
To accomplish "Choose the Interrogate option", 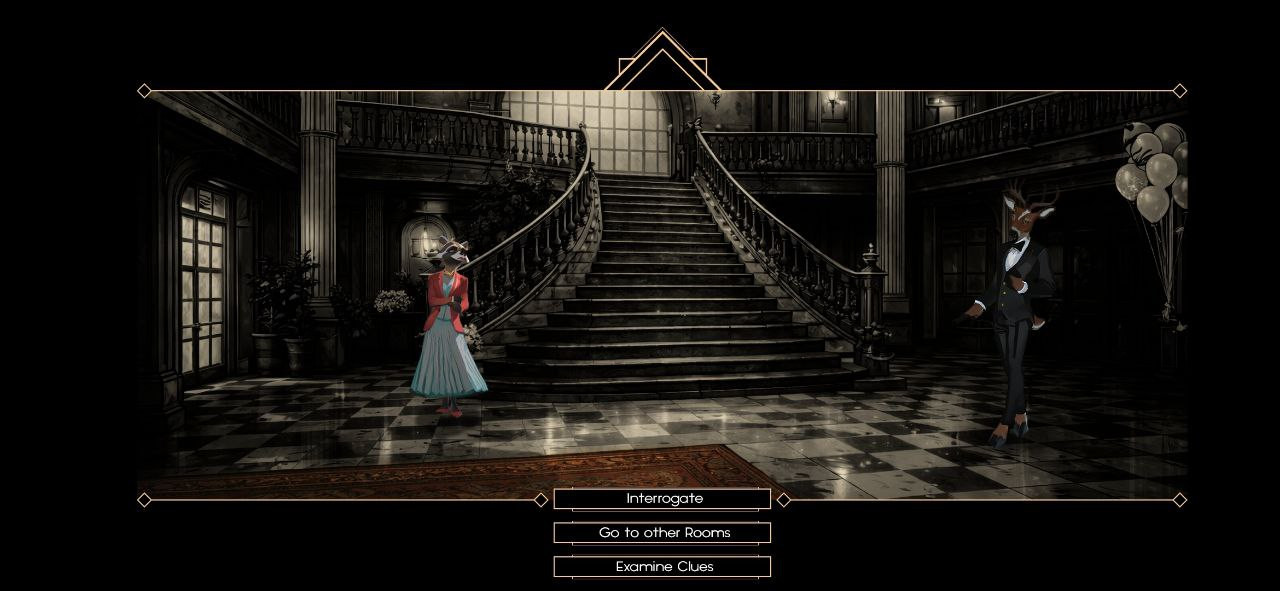I will pyautogui.click(x=662, y=499).
